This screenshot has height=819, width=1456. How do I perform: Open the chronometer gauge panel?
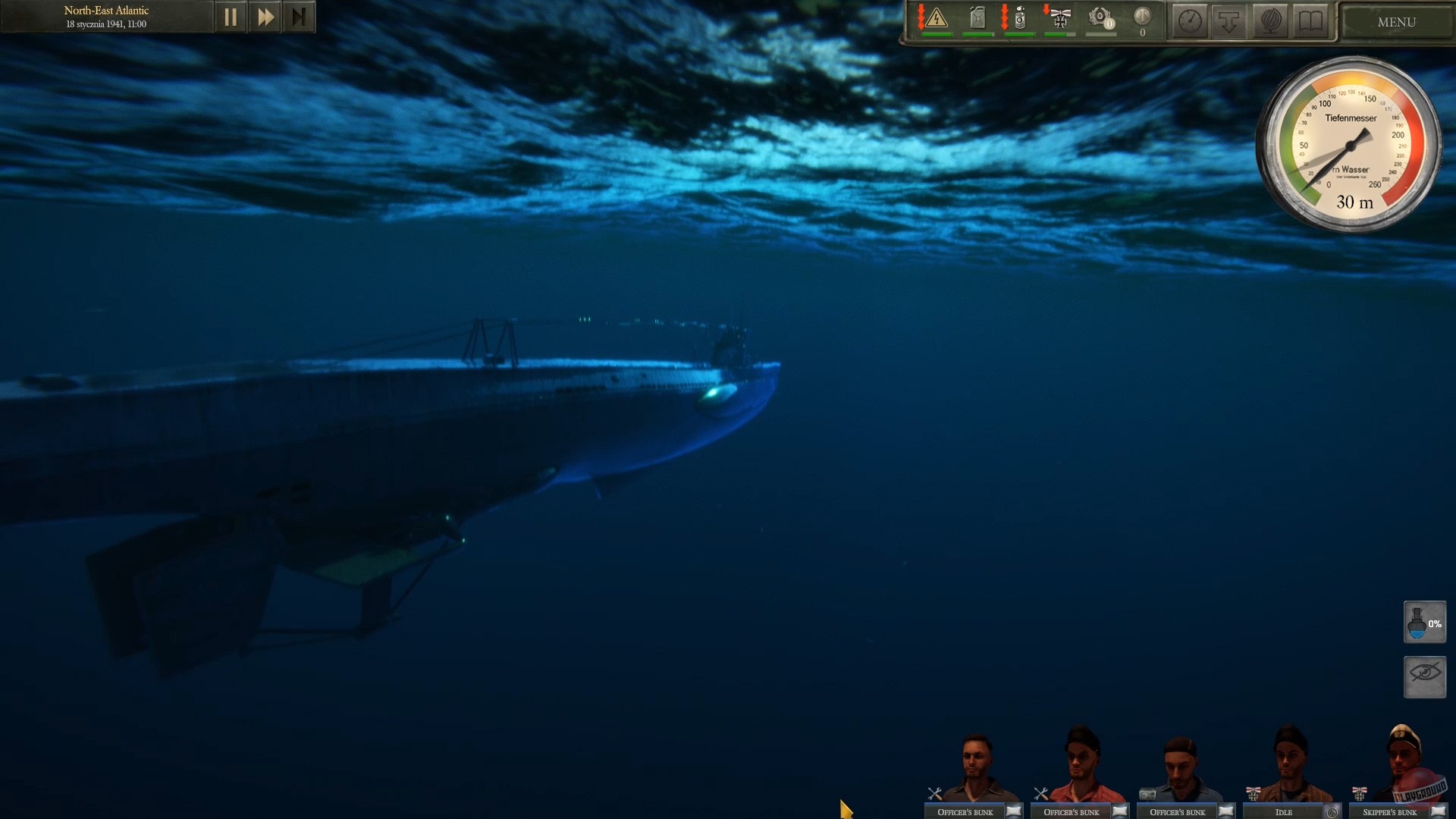click(1190, 21)
